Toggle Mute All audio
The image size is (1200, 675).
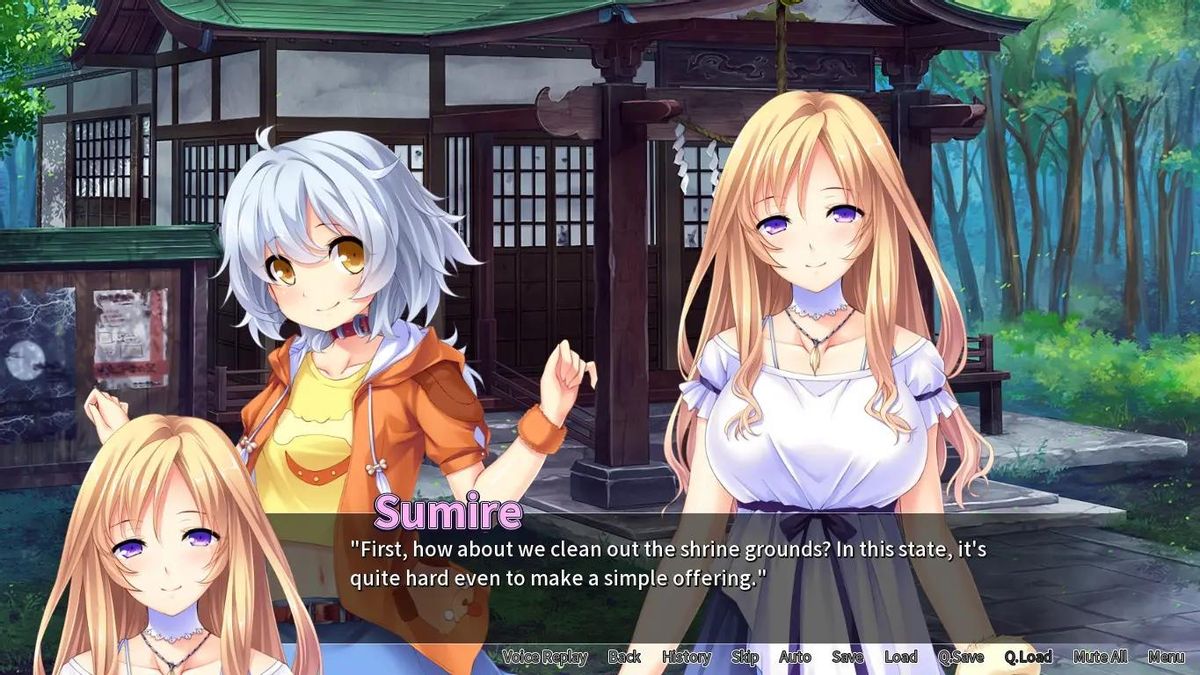(1100, 657)
